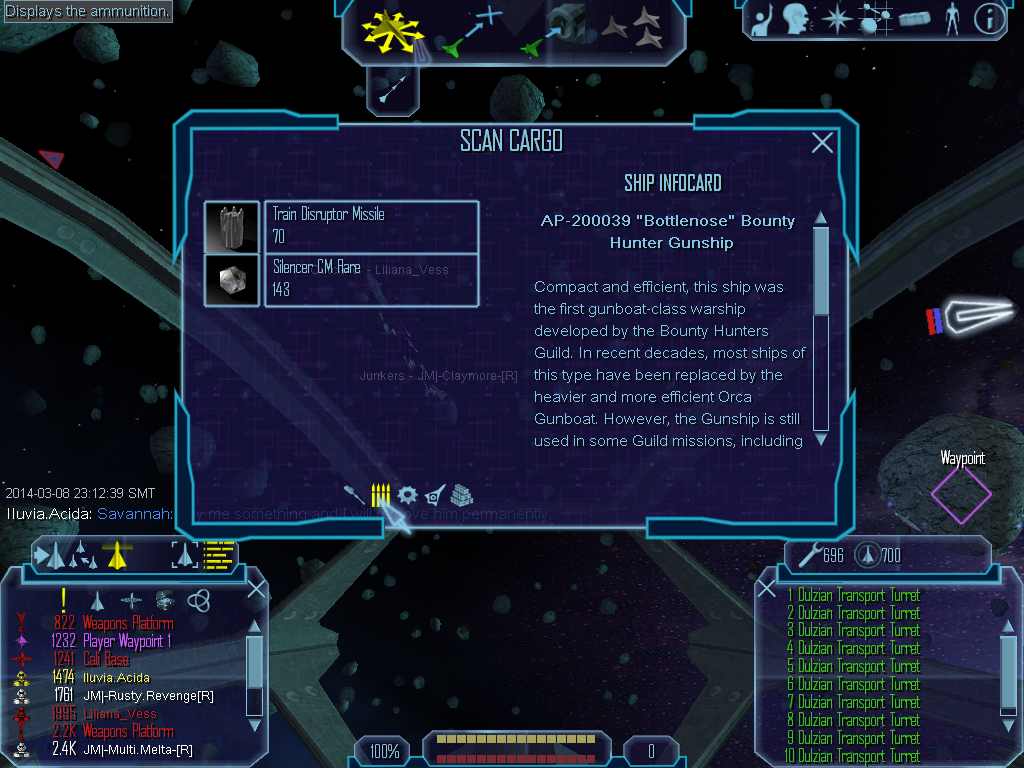Image resolution: width=1024 pixels, height=768 pixels.
Task: Activate the yellow Free Flight maneuver icon
Action: click(393, 32)
